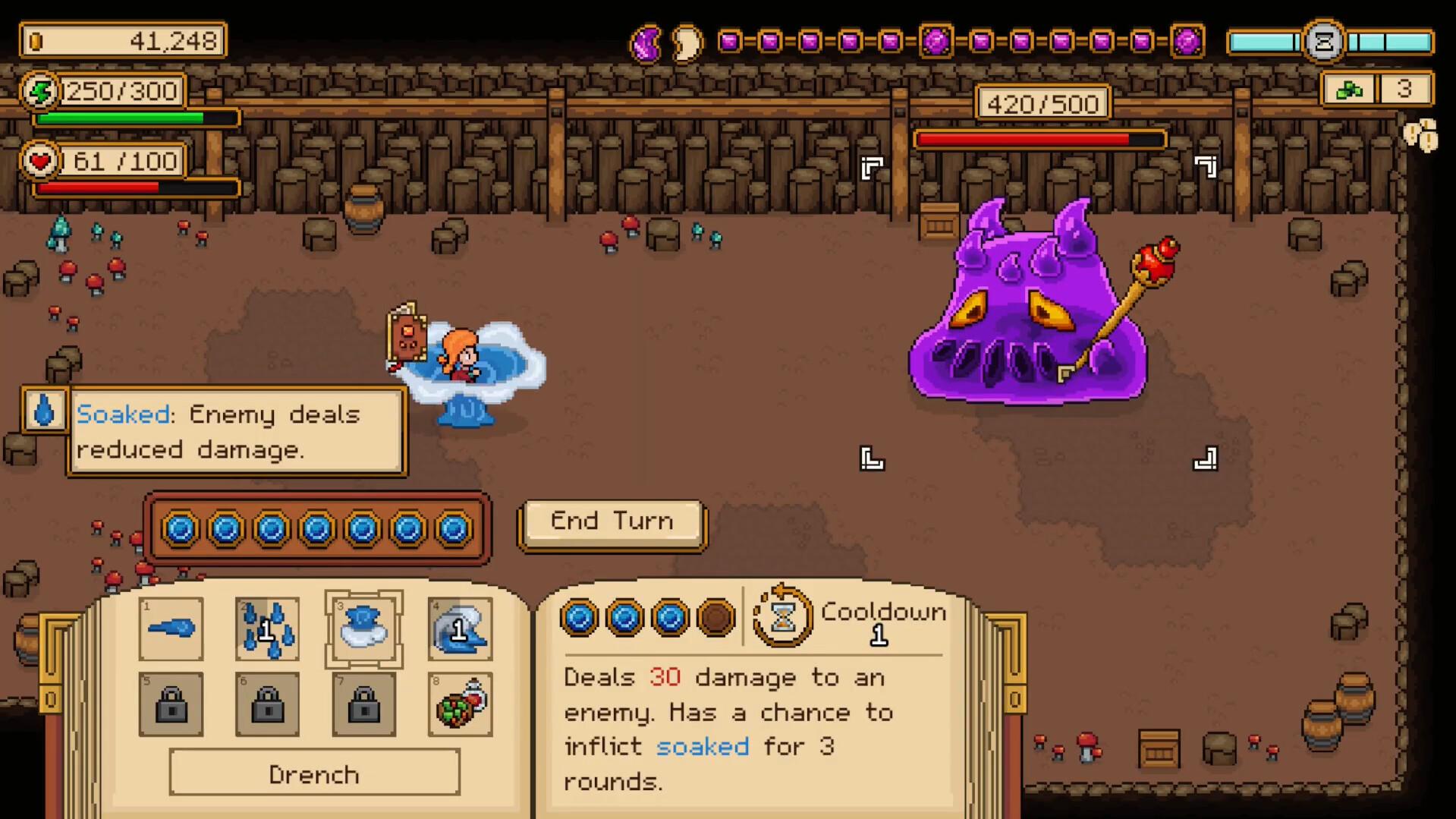Select the rain droplets spell in slot 2

click(x=267, y=628)
